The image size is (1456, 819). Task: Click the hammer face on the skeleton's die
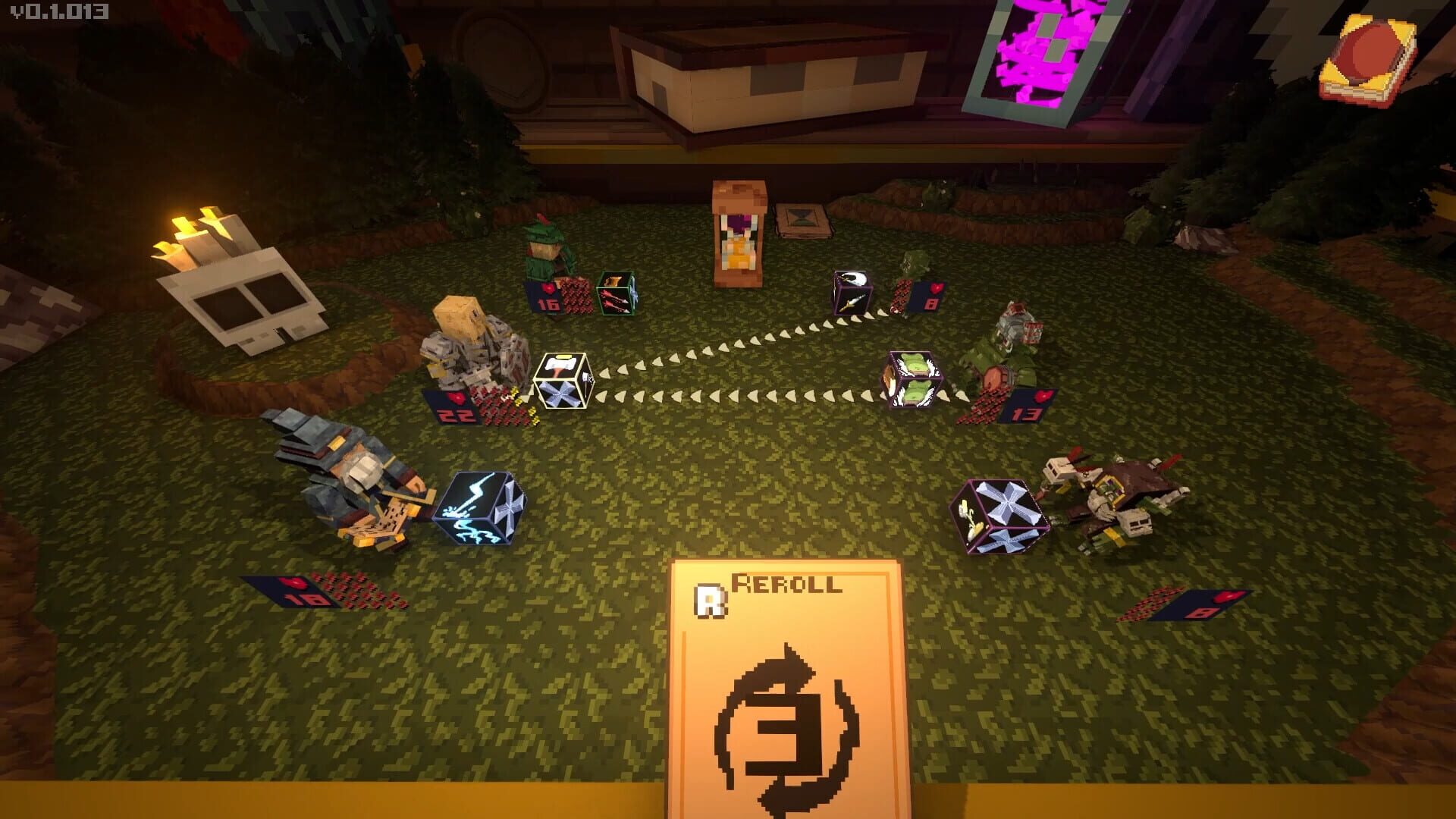click(x=561, y=364)
